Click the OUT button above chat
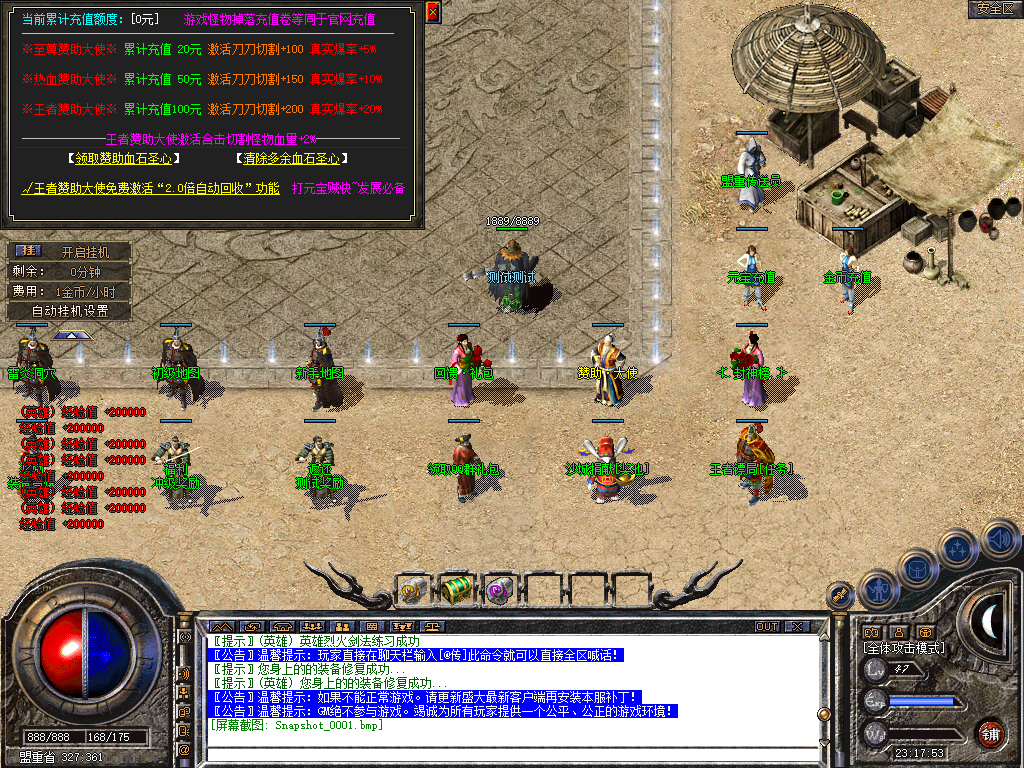The image size is (1024, 768). click(767, 627)
